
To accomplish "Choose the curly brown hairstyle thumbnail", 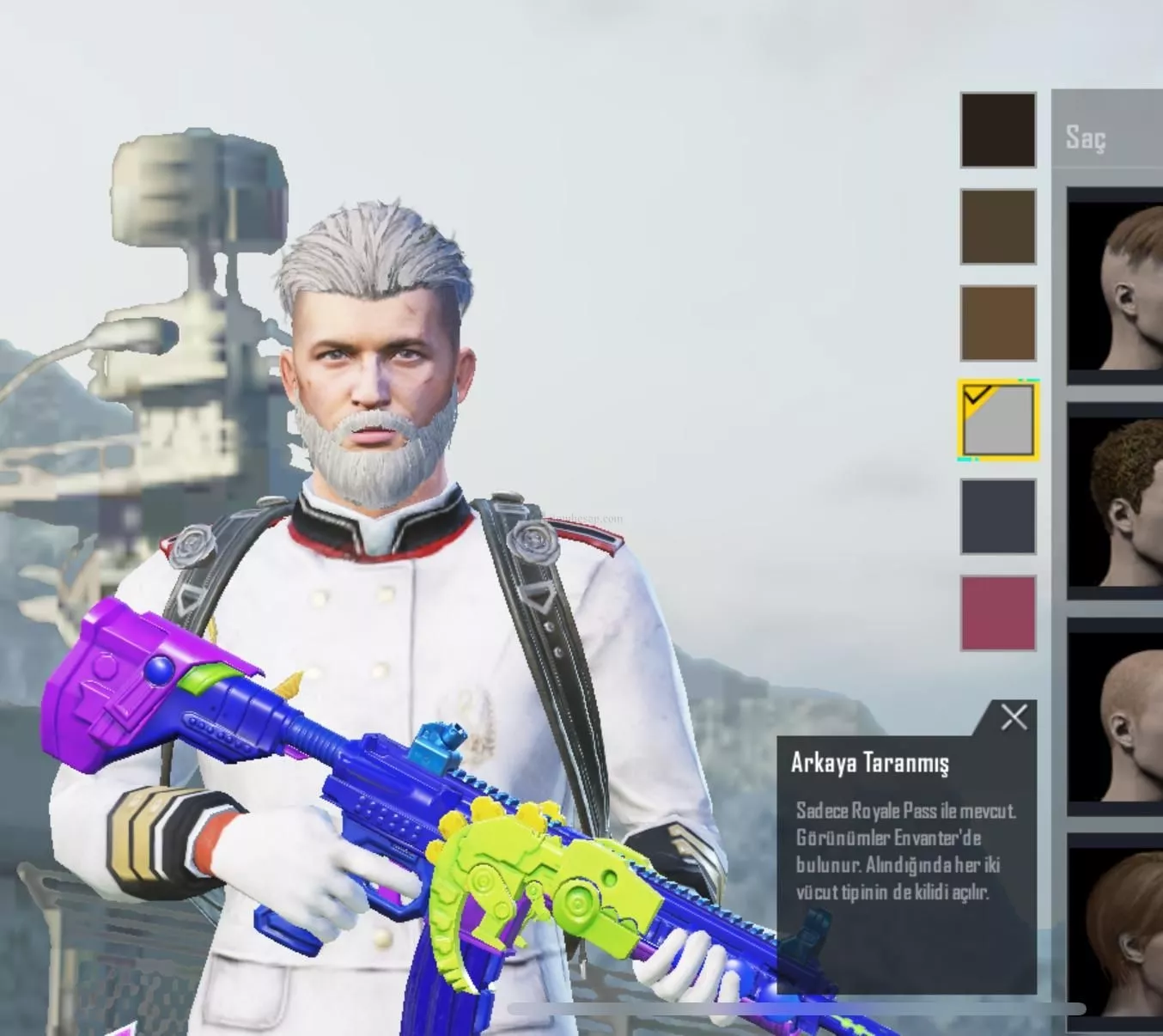I will [x=1117, y=502].
